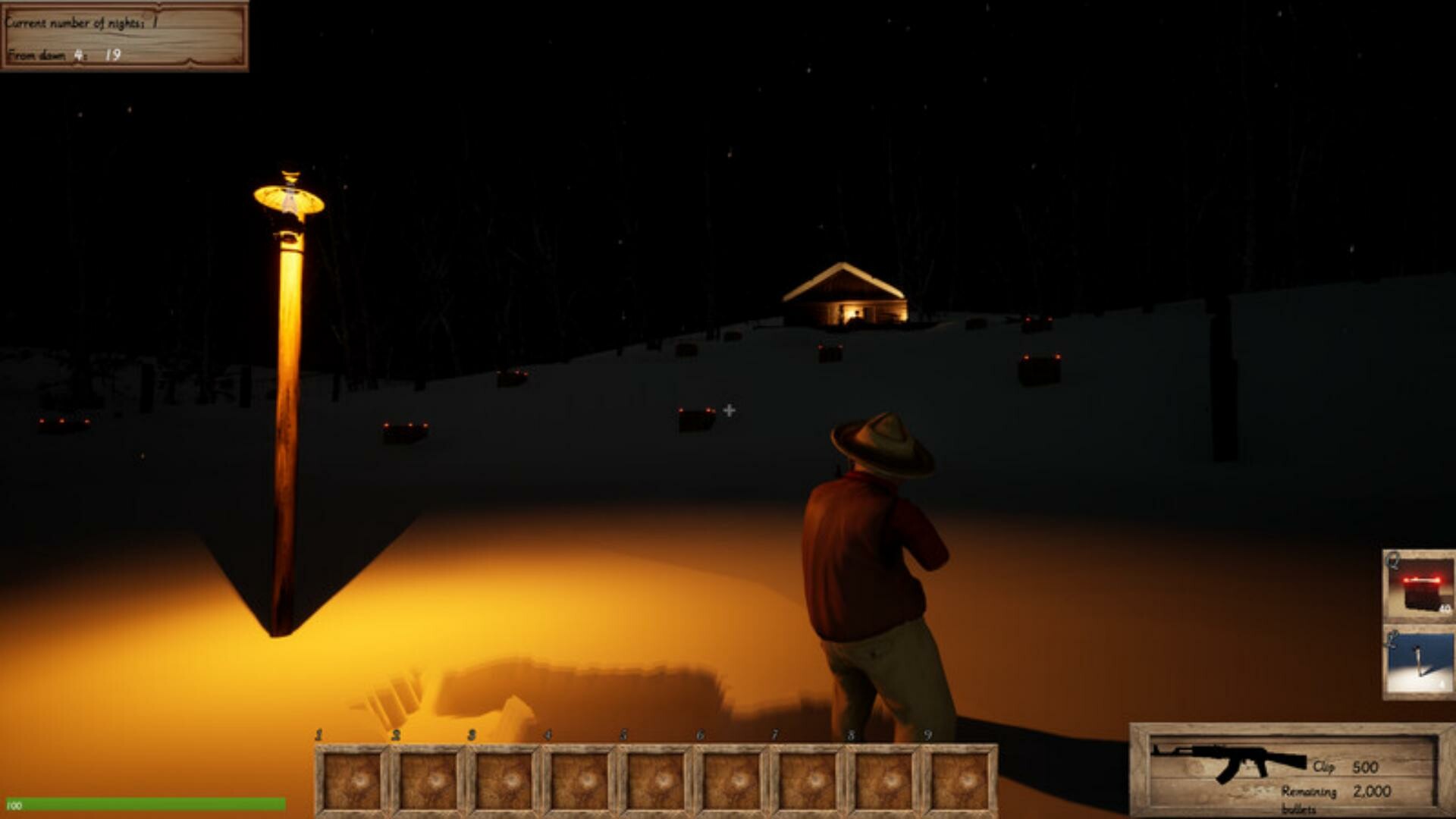1456x819 pixels.
Task: Select the red-lit trap box item
Action: click(x=1419, y=587)
